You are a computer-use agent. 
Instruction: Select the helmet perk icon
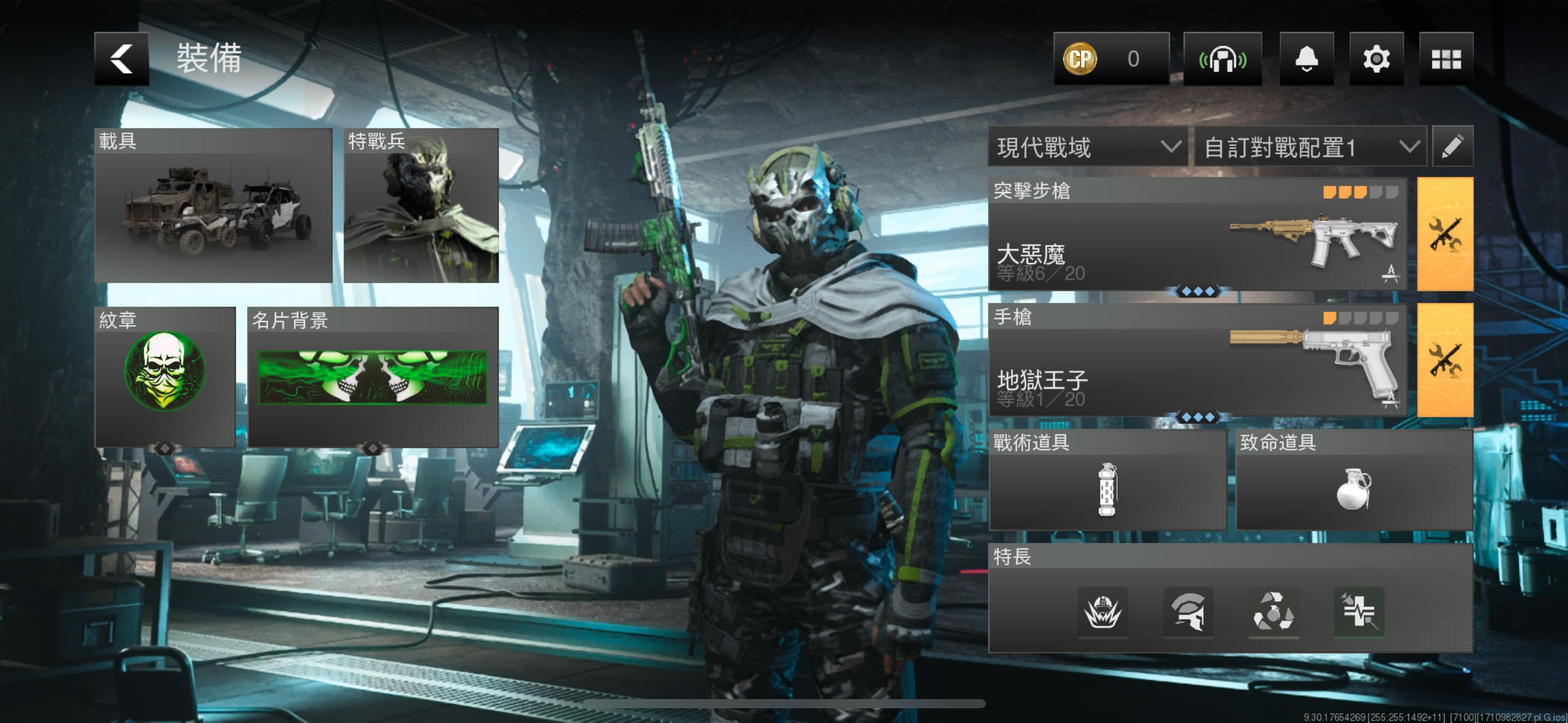click(x=1188, y=611)
